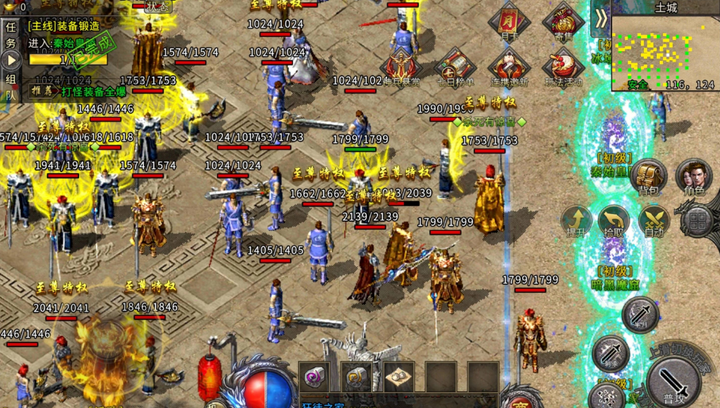Open the 土城 minimap

point(665,48)
